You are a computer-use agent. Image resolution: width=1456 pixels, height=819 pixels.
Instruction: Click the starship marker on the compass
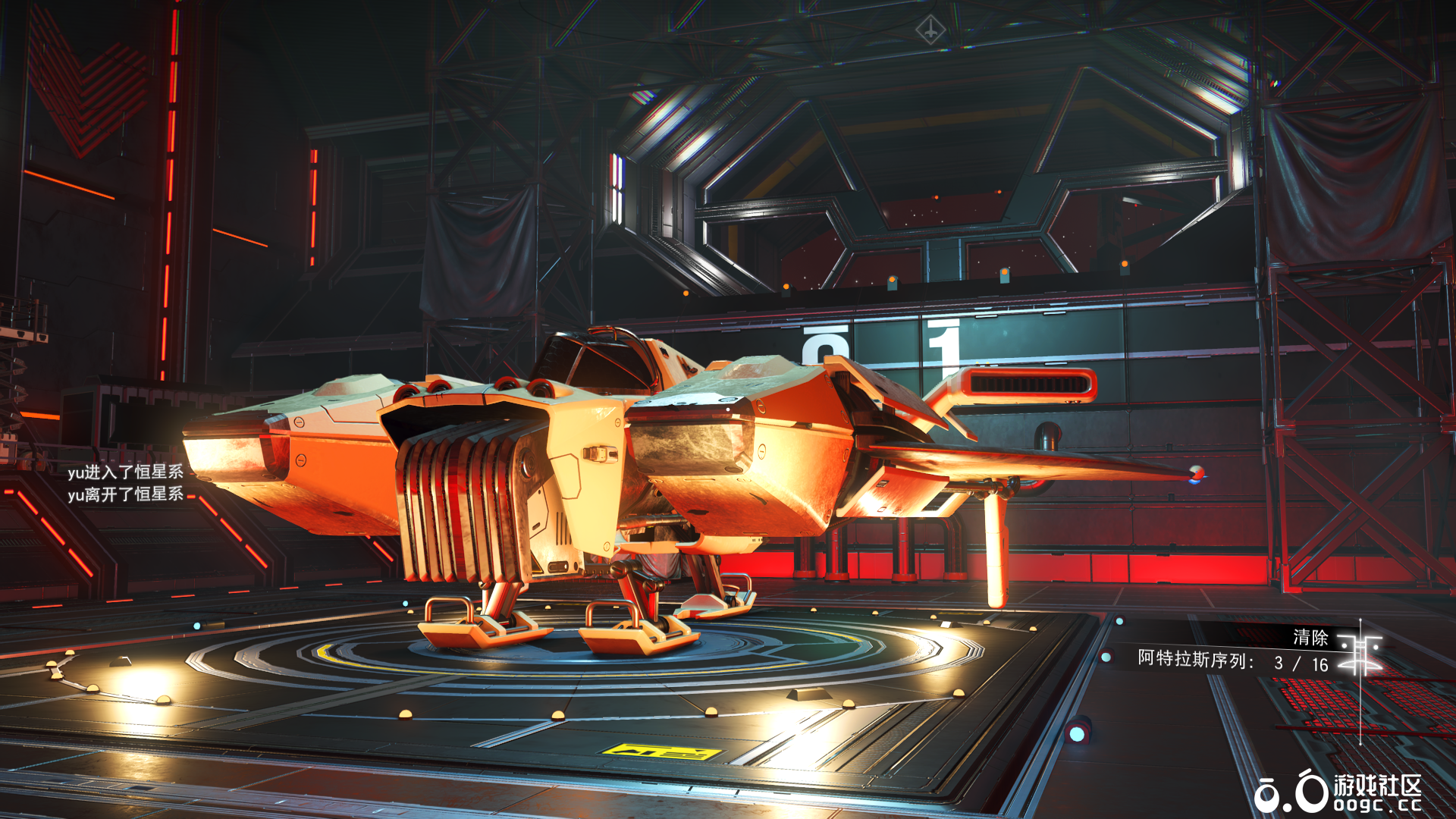coord(930,30)
